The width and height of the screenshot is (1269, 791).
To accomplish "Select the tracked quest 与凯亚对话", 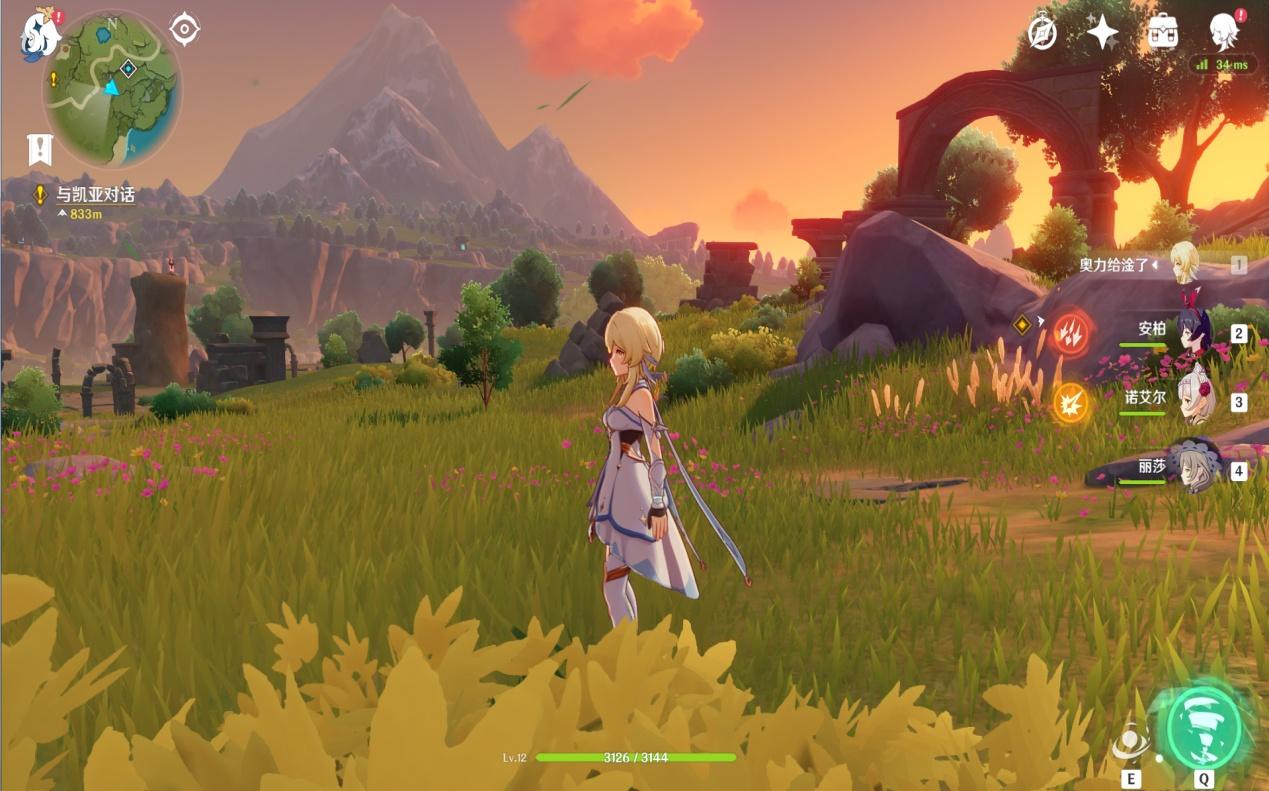I will click(x=95, y=195).
